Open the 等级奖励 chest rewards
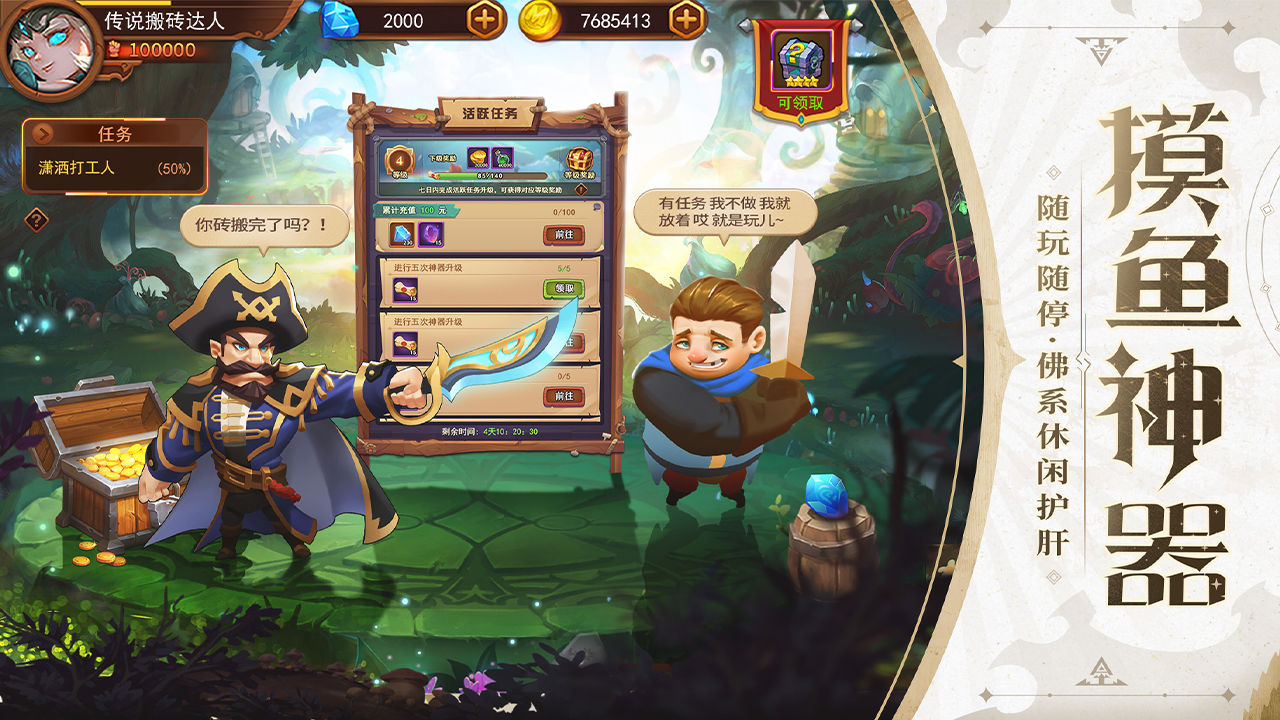1280x720 pixels. coord(578,162)
